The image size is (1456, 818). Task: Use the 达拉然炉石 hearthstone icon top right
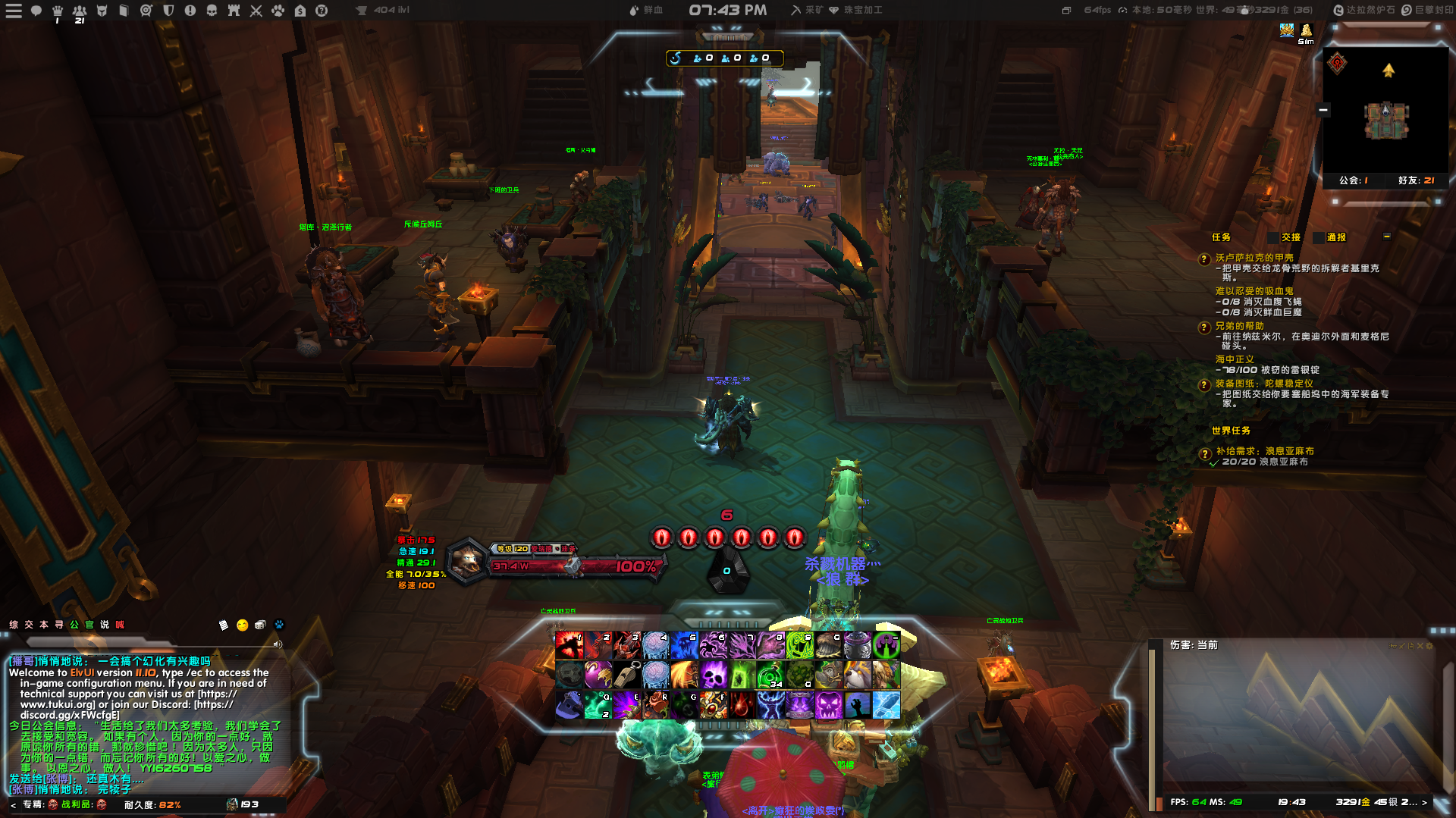pos(1338,10)
